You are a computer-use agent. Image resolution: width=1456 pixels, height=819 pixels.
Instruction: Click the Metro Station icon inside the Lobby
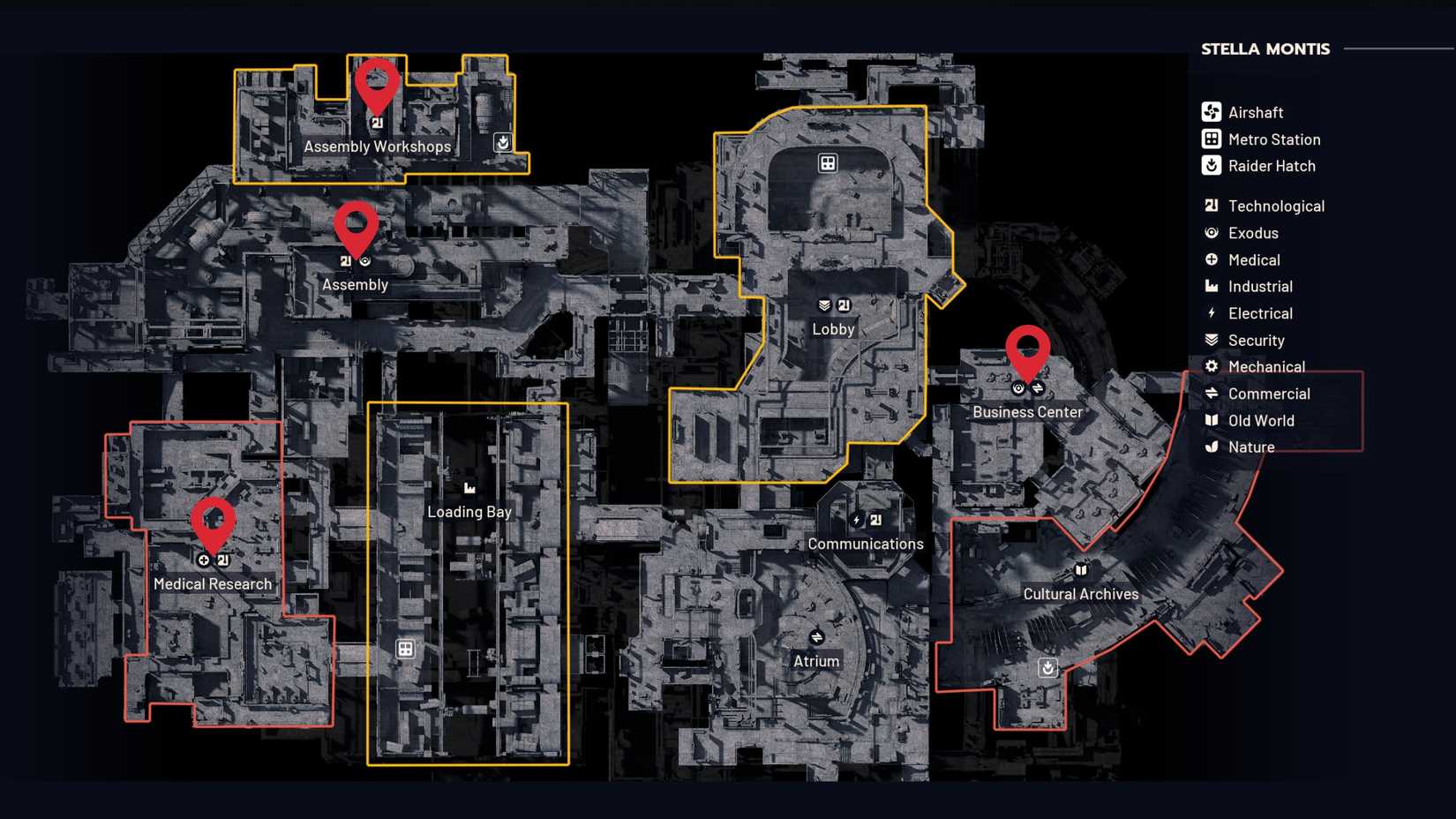828,162
